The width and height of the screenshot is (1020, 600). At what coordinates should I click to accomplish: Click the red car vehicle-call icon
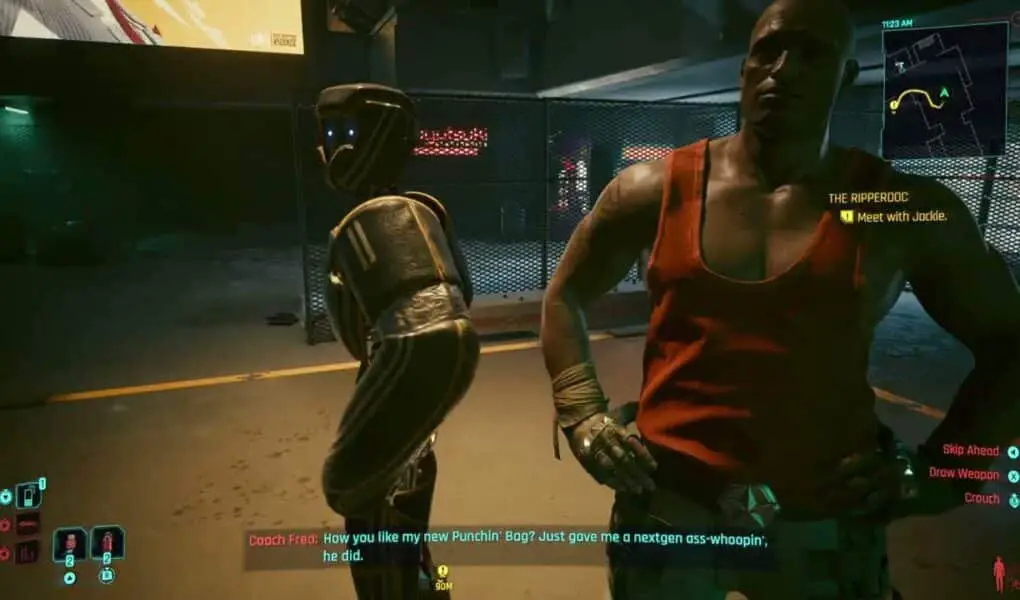[x=28, y=524]
